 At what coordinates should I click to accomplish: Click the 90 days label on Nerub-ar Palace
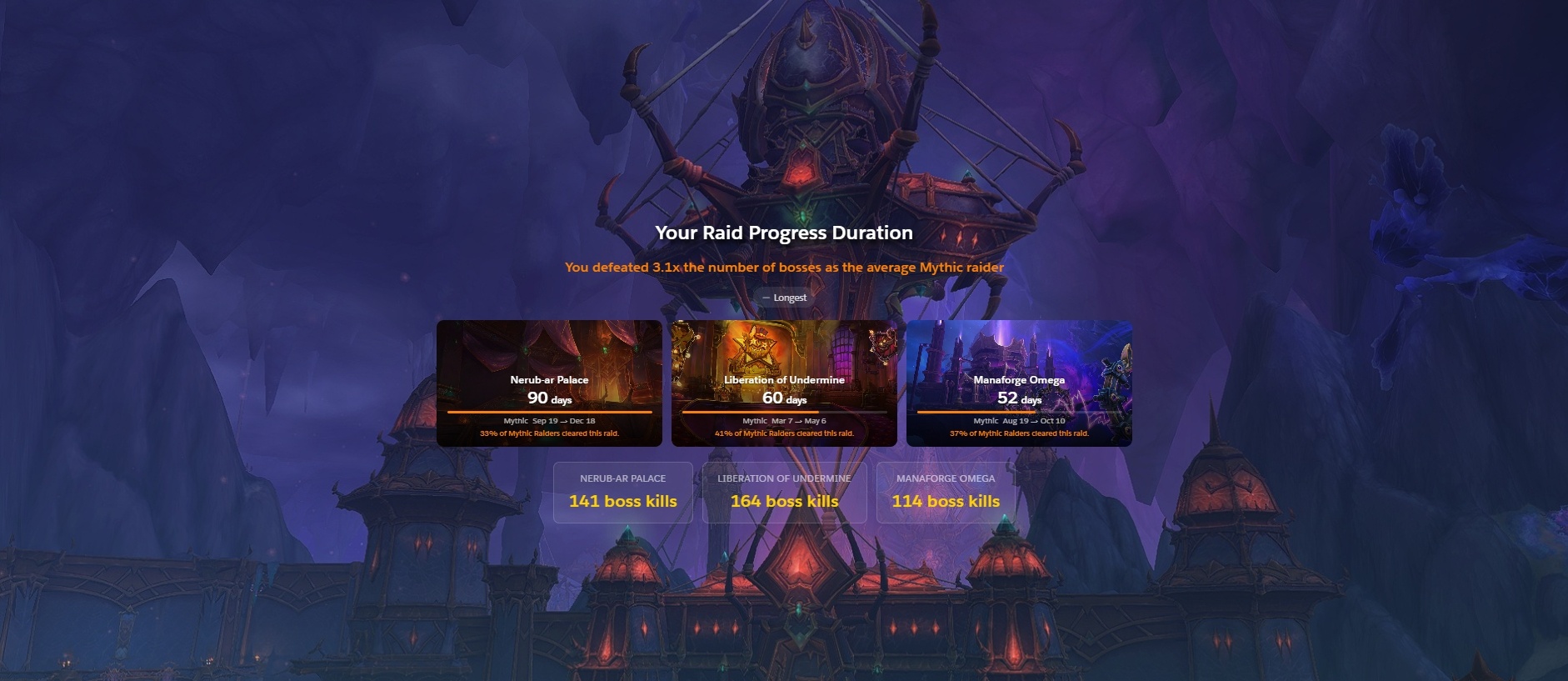coord(548,398)
